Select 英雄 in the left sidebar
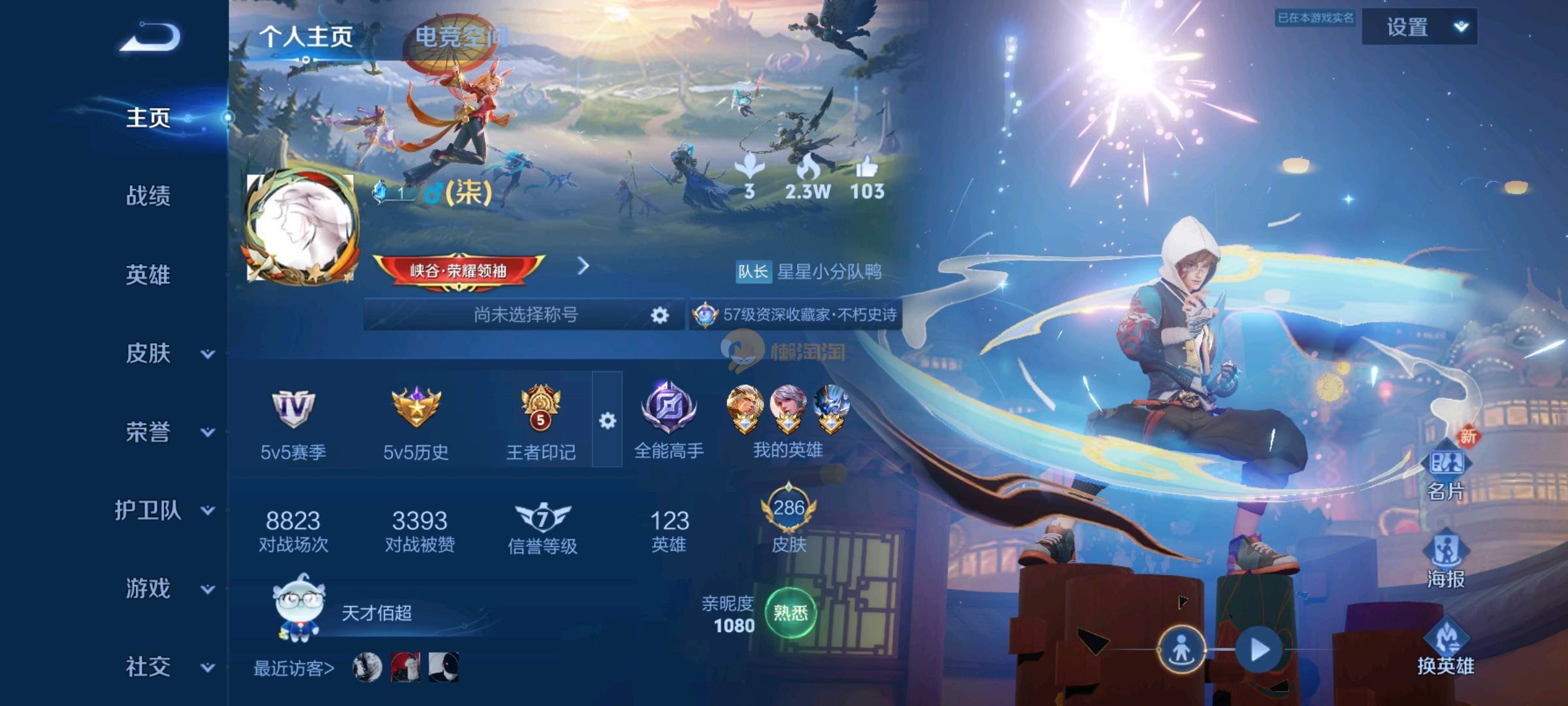The image size is (1568, 706). pyautogui.click(x=148, y=275)
